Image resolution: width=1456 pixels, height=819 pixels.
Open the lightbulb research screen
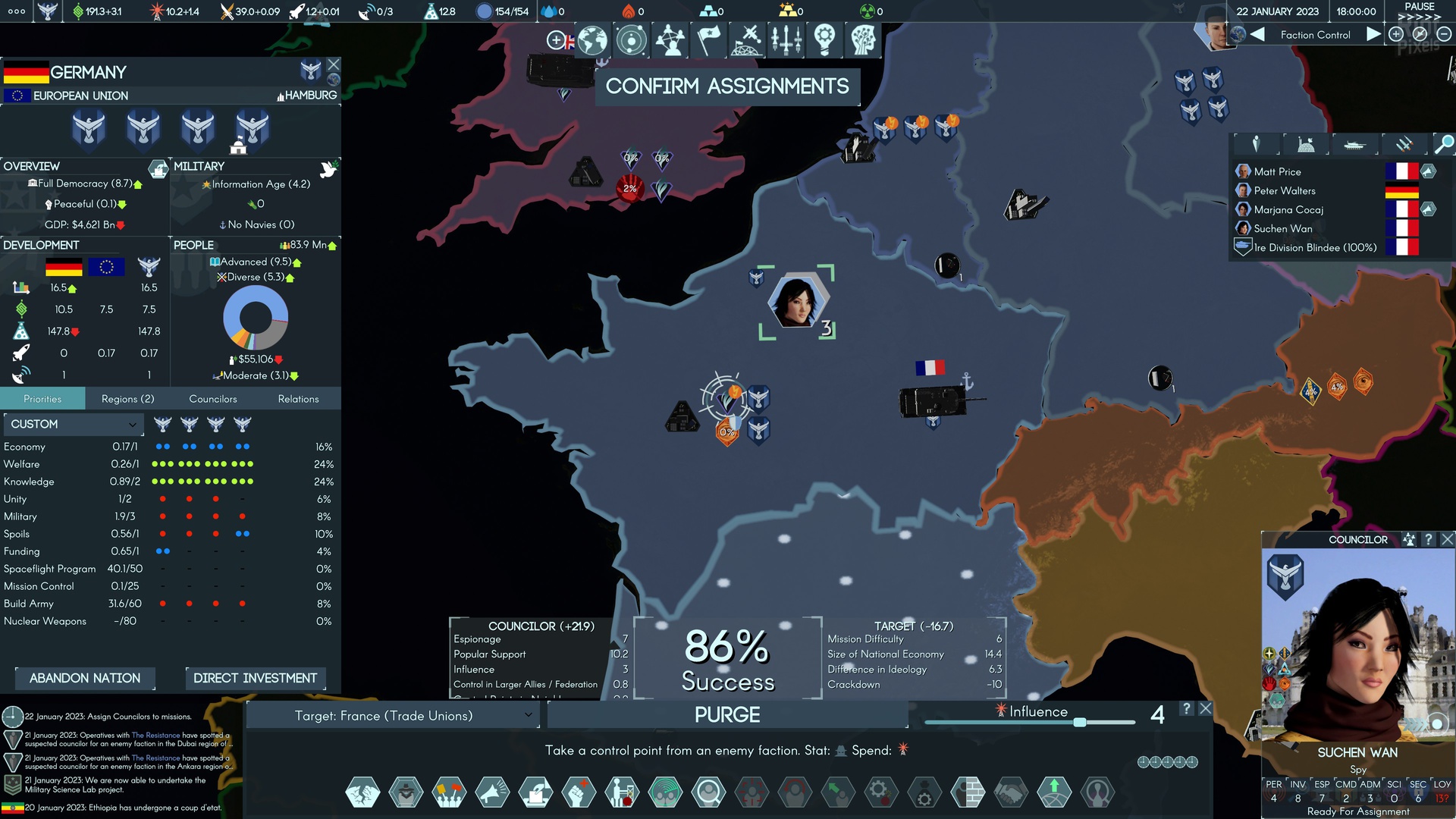(824, 40)
